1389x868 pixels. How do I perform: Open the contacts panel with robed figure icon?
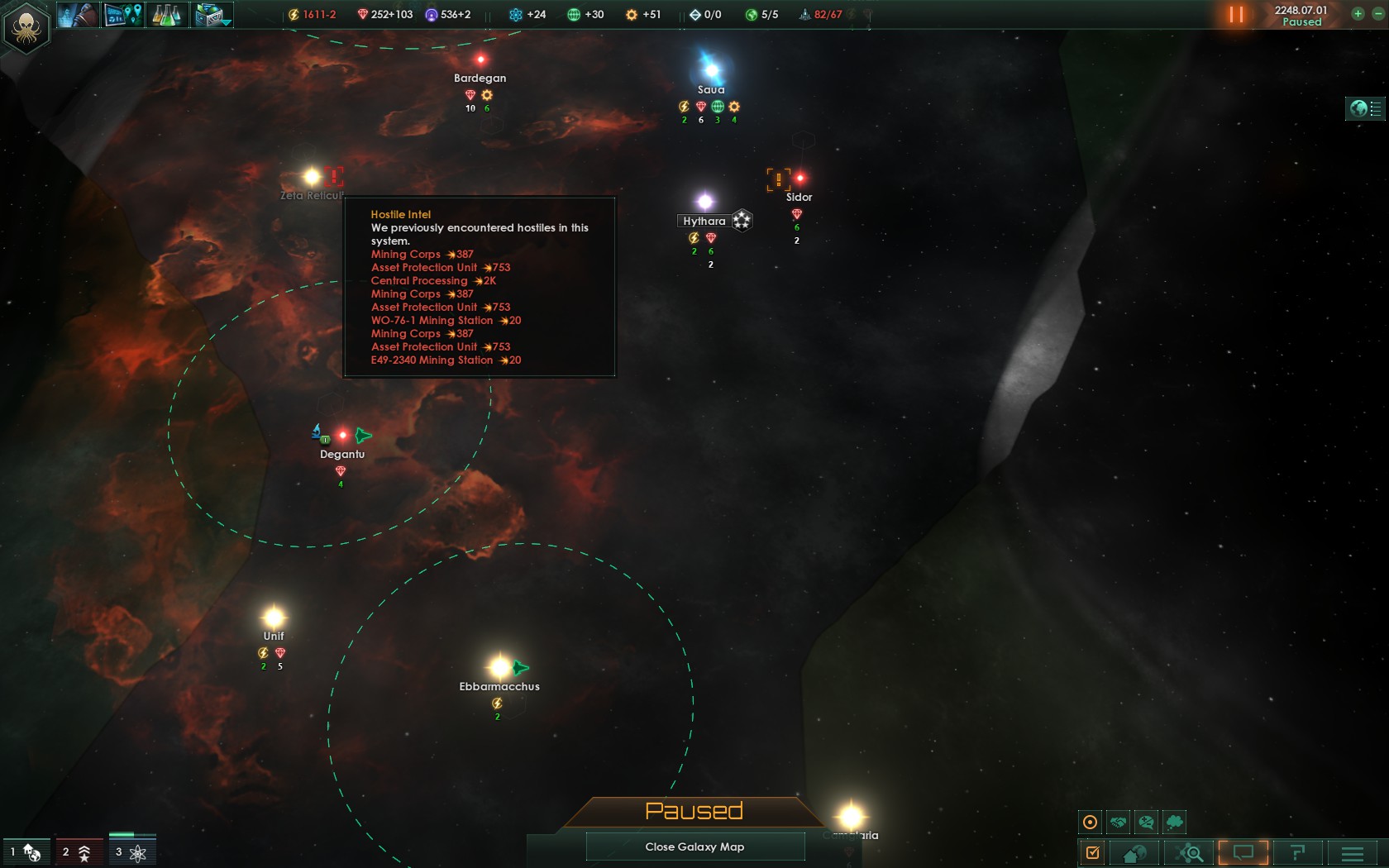click(78, 15)
